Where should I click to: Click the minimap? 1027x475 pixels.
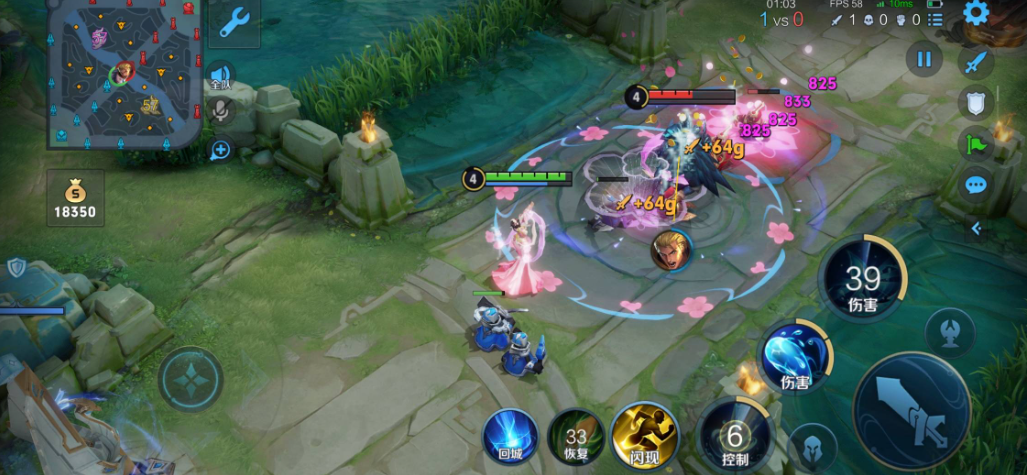pos(126,75)
